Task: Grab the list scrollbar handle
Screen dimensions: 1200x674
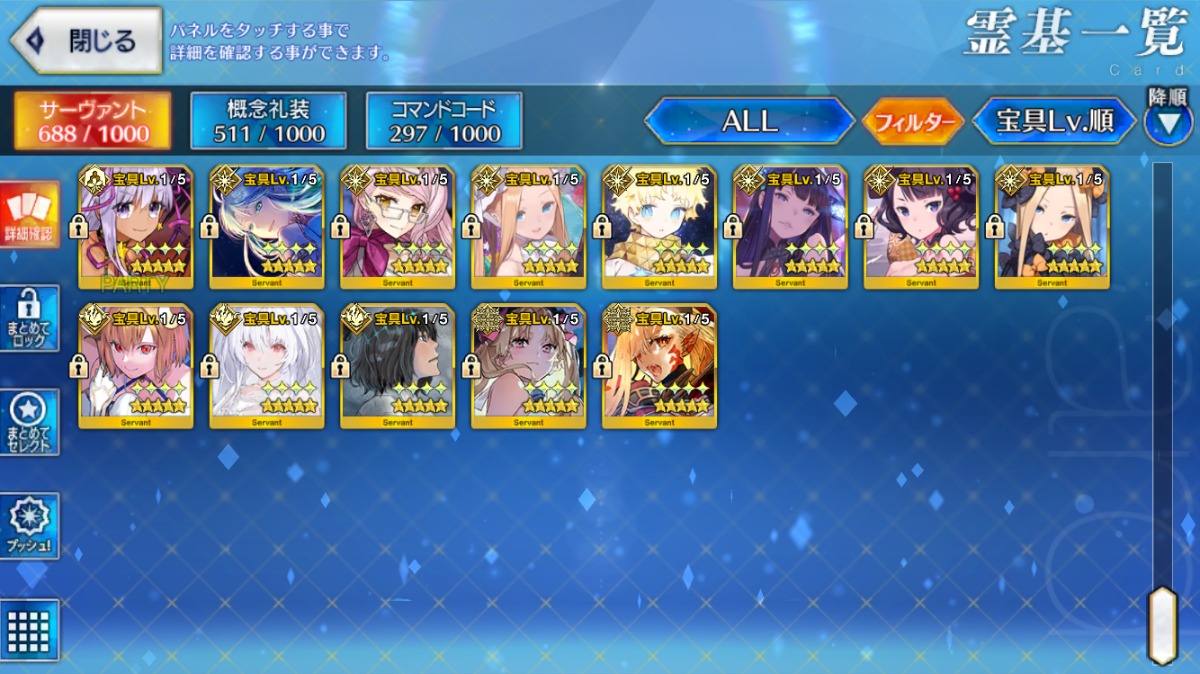Action: click(x=1162, y=625)
